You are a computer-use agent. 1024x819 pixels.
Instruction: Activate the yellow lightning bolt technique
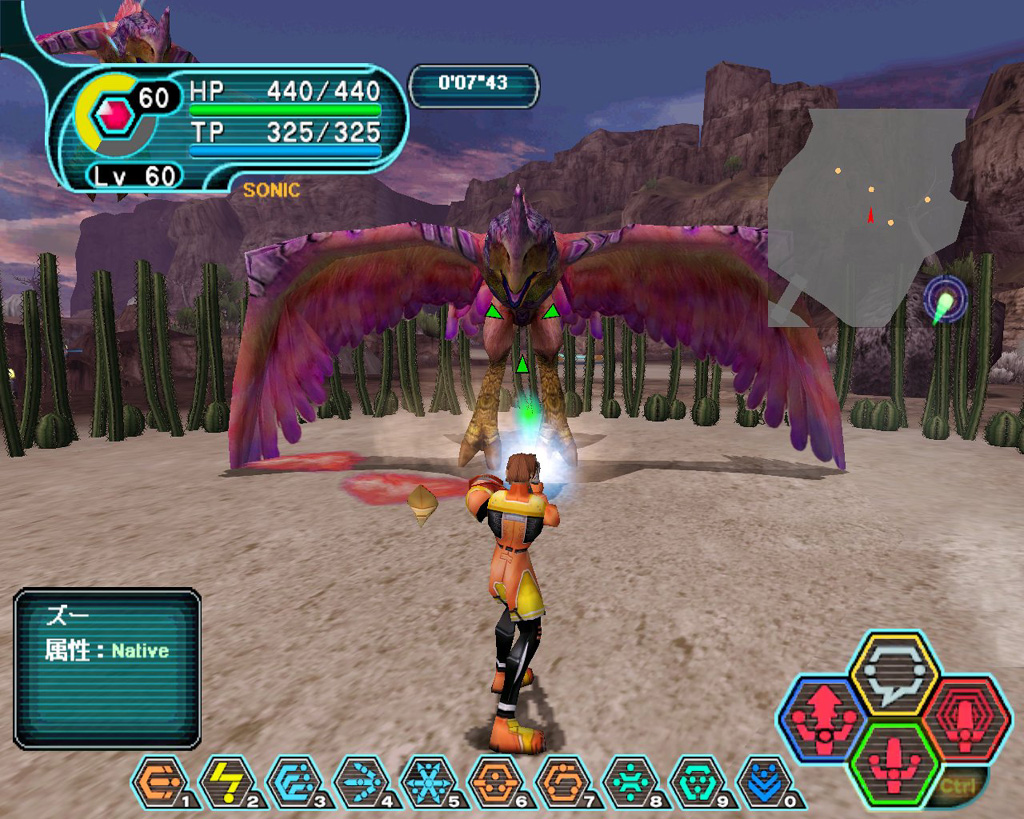click(x=227, y=782)
